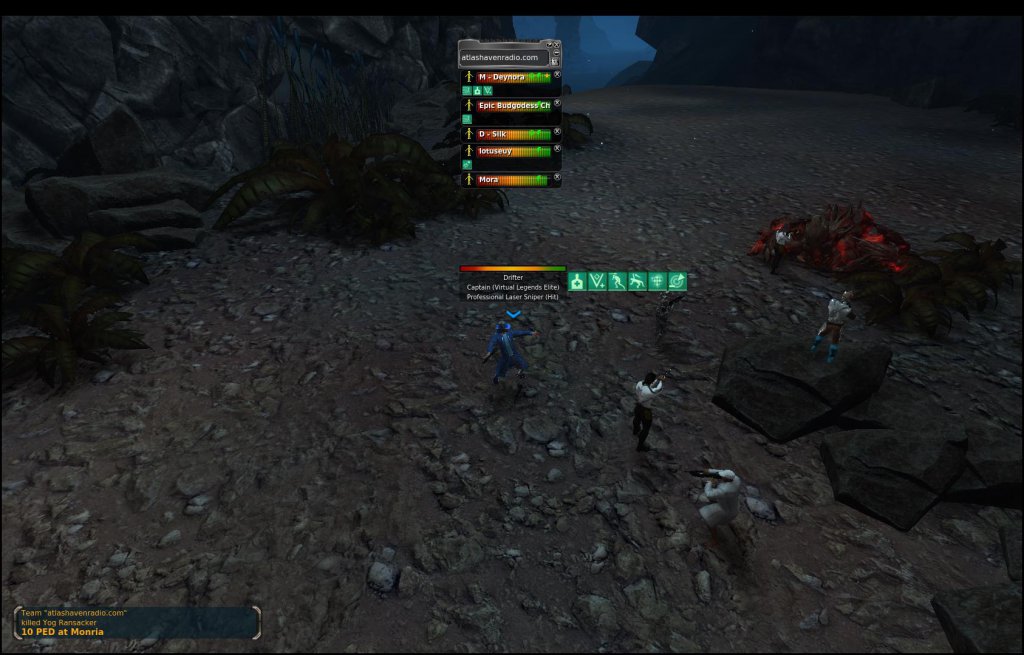Remove Epic Budgodess with the X button

(557, 103)
